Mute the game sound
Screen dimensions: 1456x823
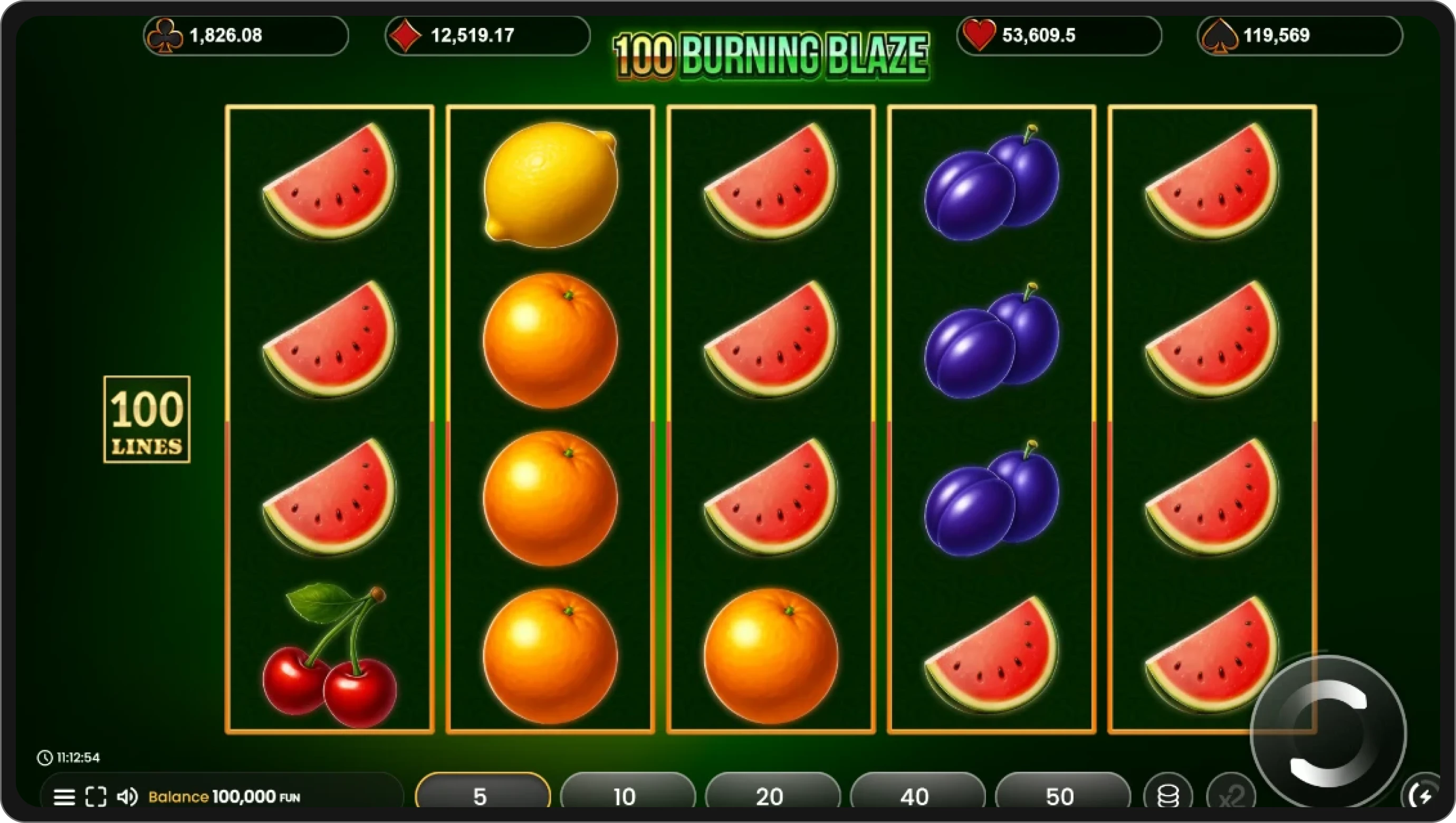[x=129, y=797]
